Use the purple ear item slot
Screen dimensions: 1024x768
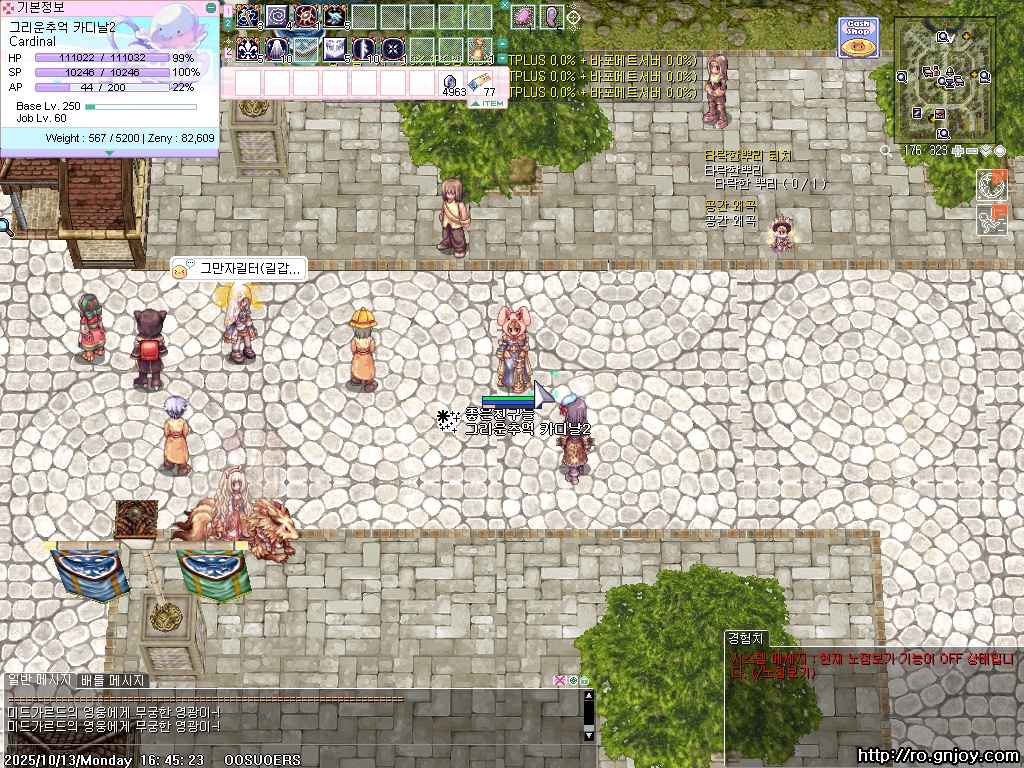click(x=551, y=16)
